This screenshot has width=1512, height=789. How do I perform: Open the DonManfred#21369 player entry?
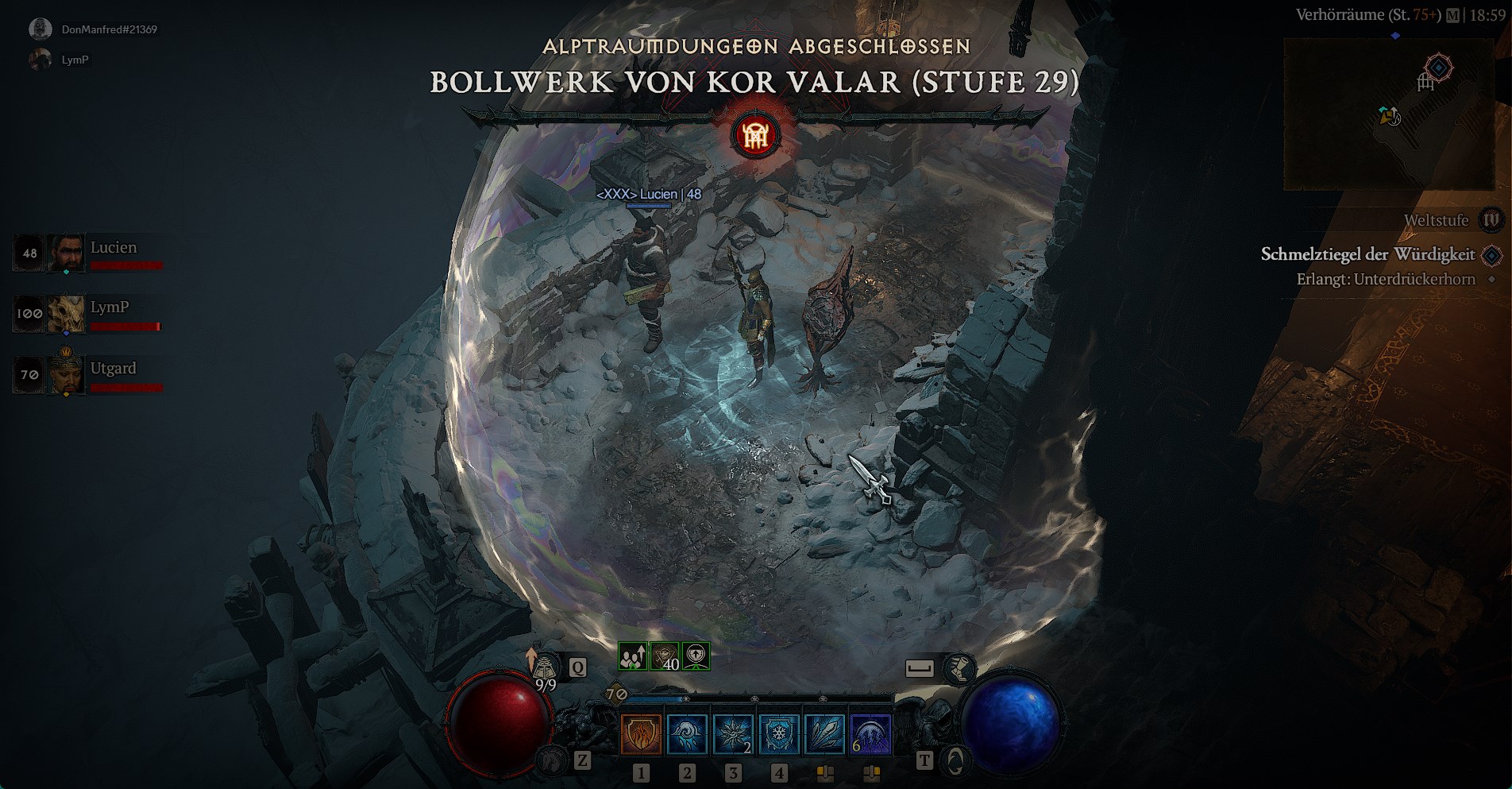[x=109, y=29]
